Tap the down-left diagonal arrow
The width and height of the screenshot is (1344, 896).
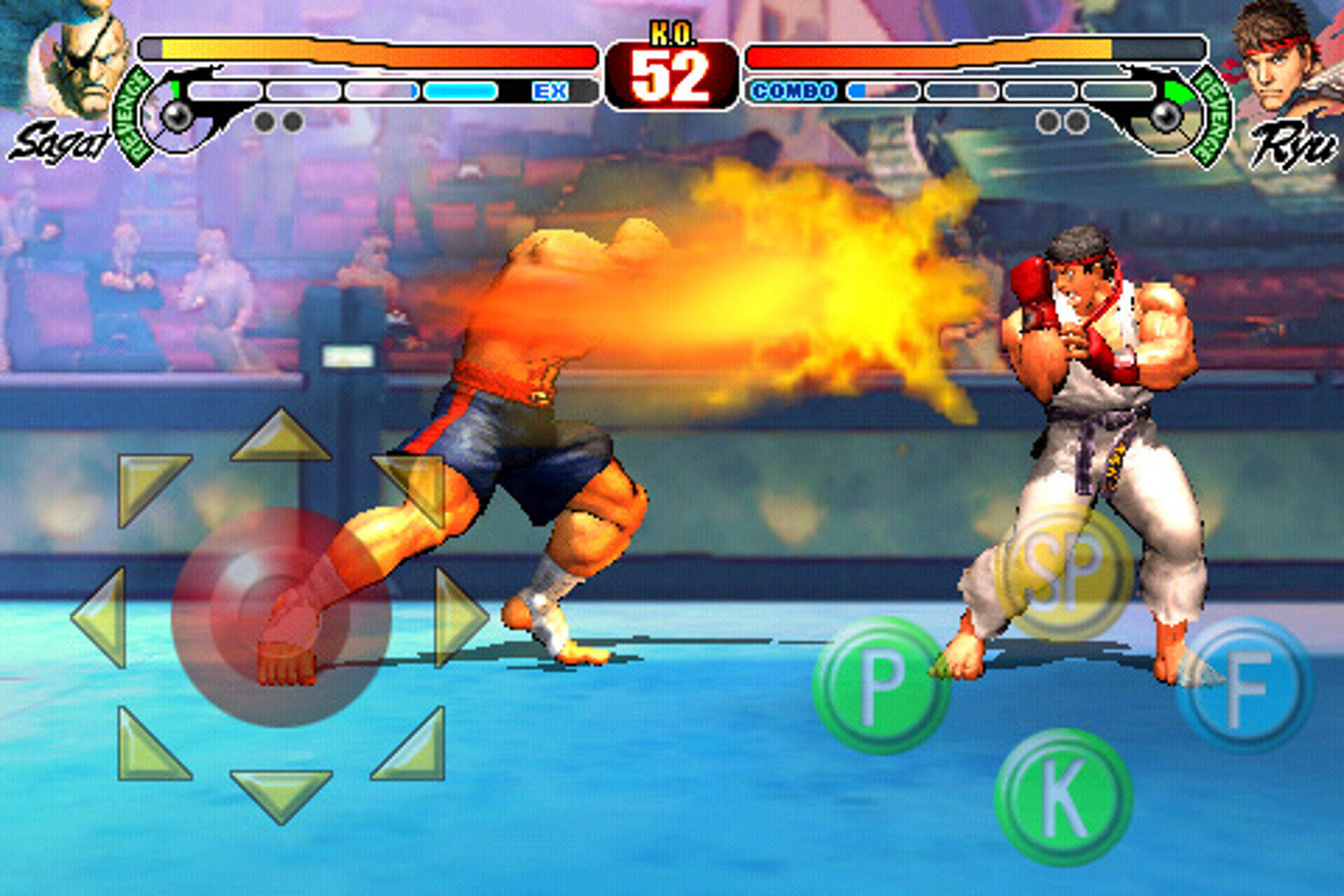point(147,749)
